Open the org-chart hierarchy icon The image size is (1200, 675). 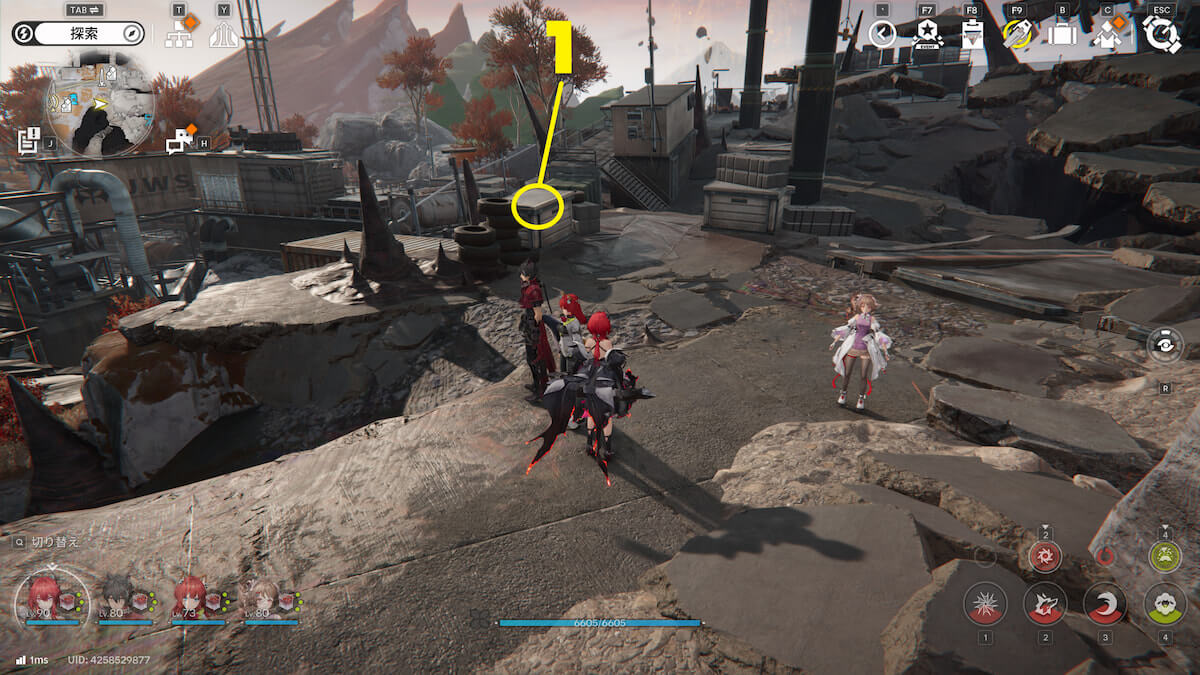181,33
